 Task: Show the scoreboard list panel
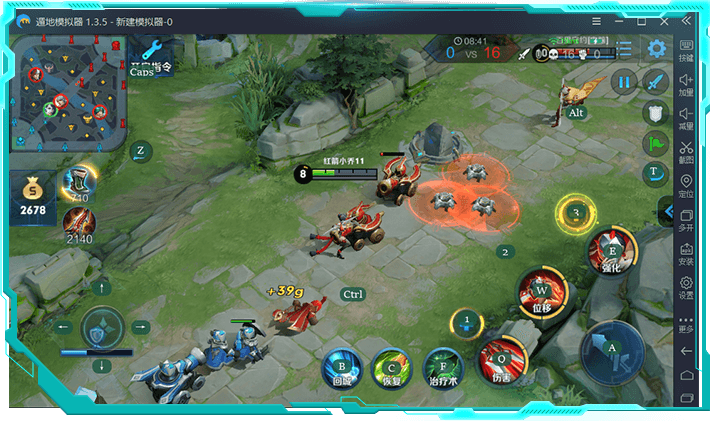click(x=624, y=48)
